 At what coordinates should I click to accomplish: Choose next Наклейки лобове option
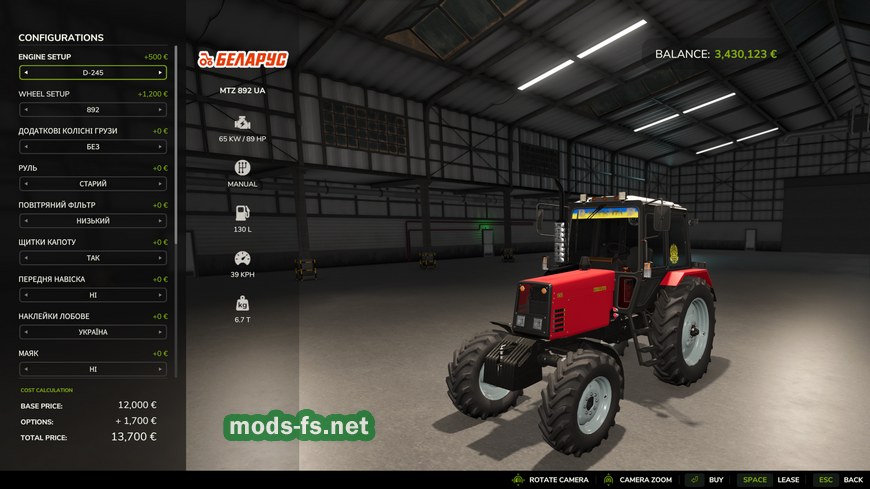pyautogui.click(x=160, y=332)
